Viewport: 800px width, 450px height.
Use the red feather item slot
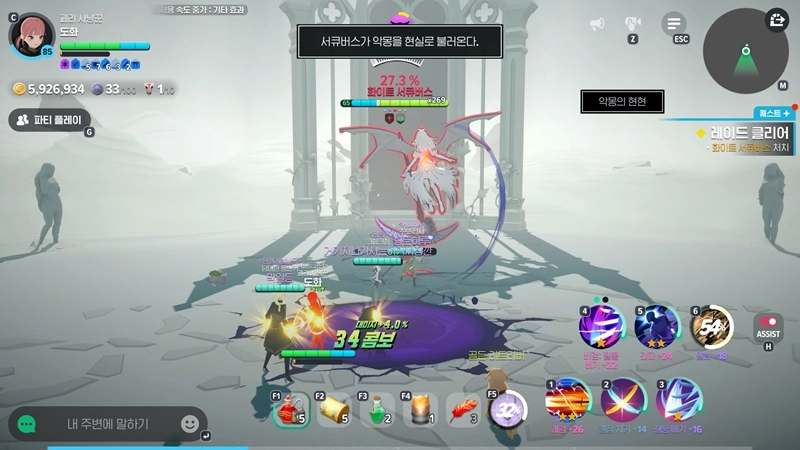tap(464, 409)
